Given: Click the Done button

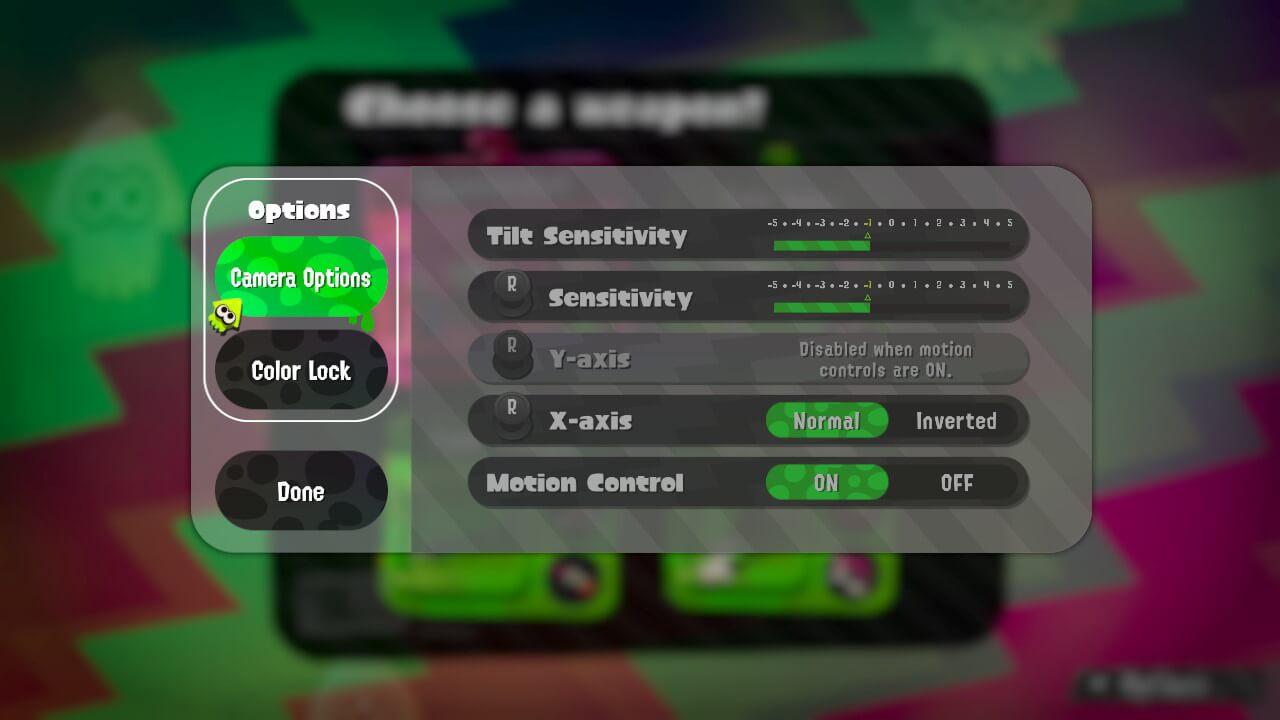Looking at the screenshot, I should 300,491.
